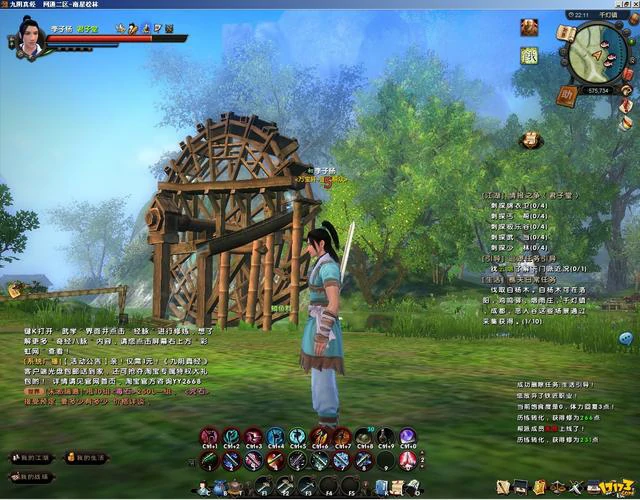Activate the Ctrl+1 skill slot
Screen dimensions: 640x500
coord(209,437)
